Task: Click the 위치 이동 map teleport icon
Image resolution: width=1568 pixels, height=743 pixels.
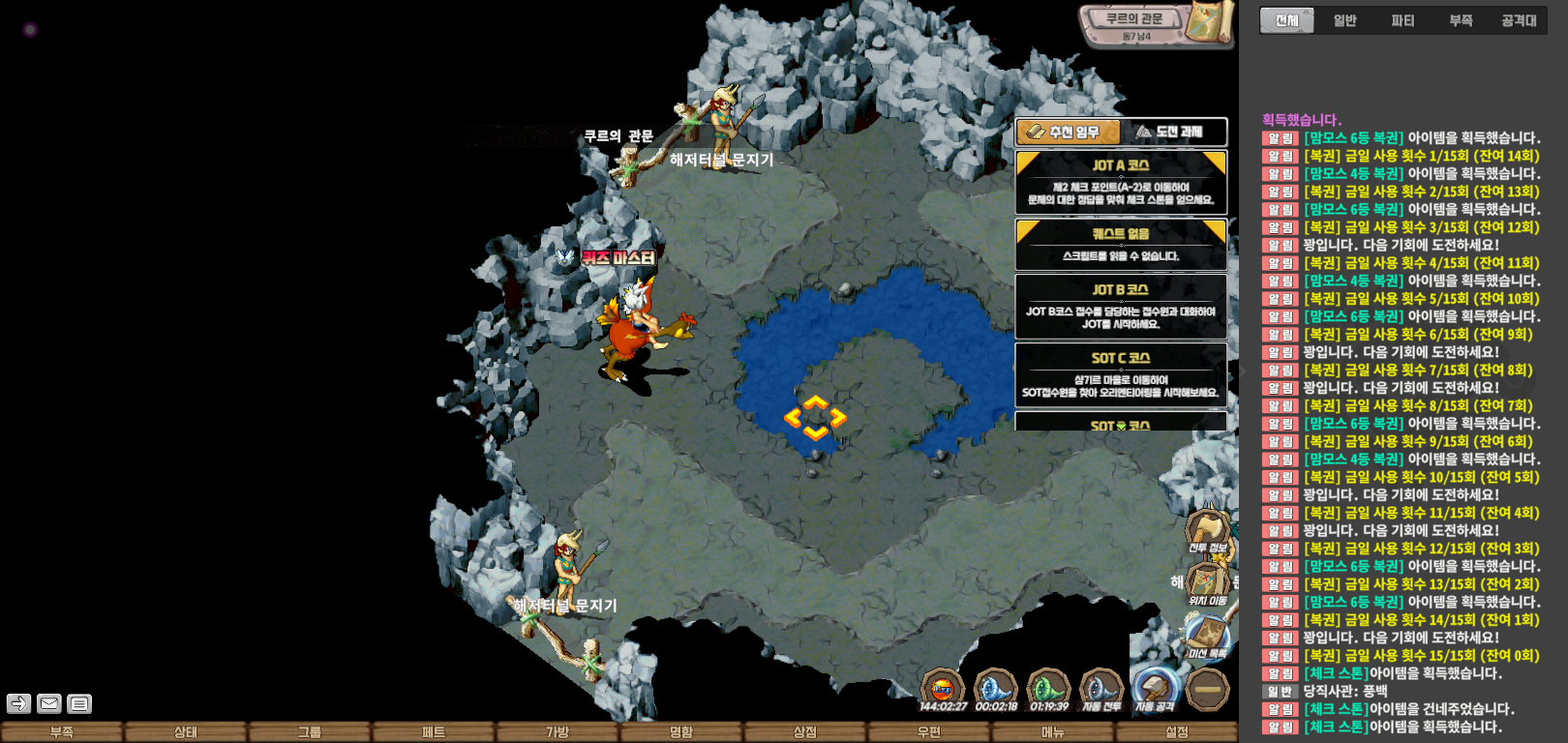Action: pyautogui.click(x=1207, y=584)
